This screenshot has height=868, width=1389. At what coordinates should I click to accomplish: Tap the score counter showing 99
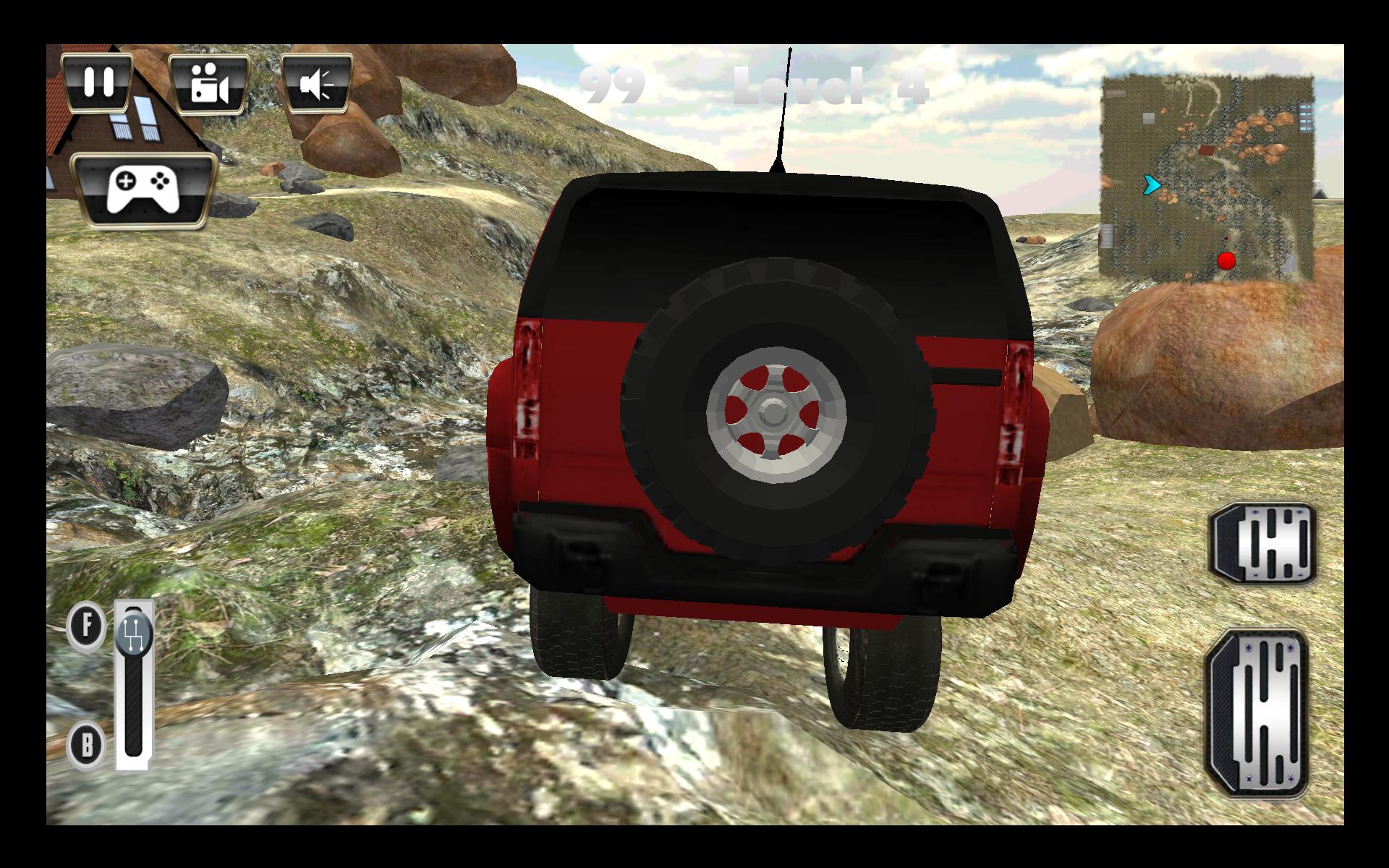click(610, 85)
